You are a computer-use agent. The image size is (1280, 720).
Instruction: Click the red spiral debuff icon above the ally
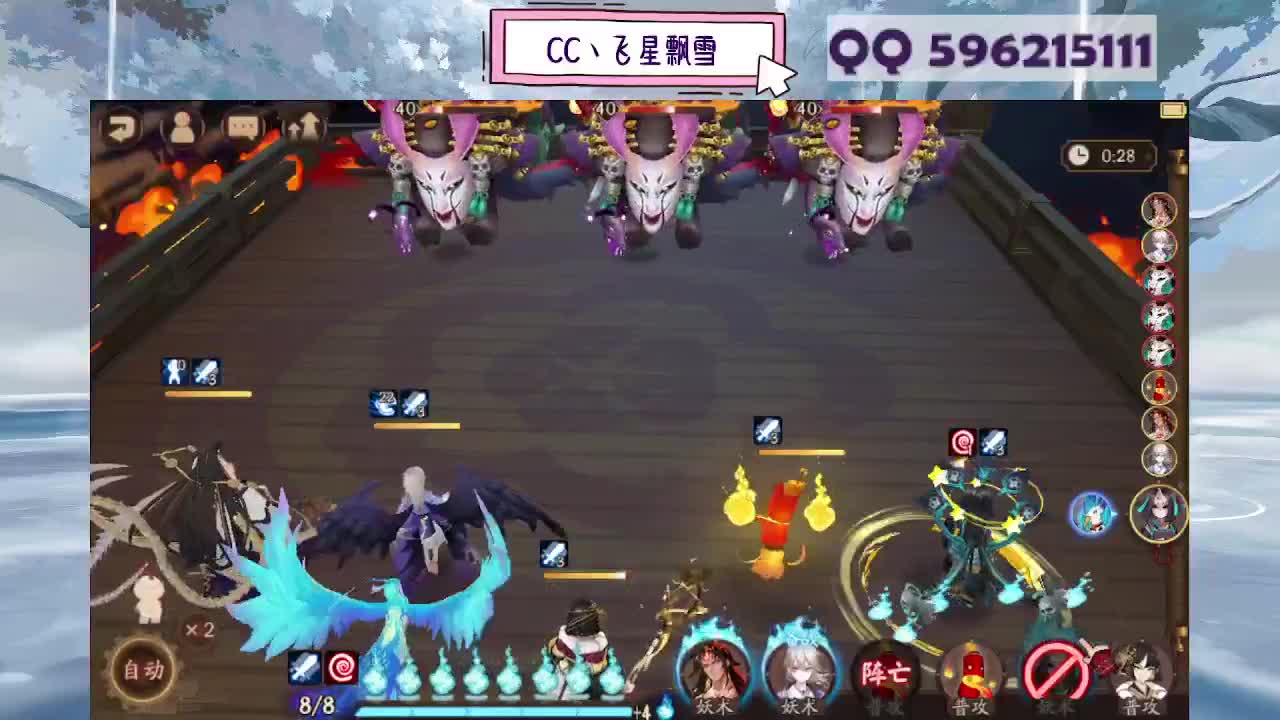[x=961, y=440]
